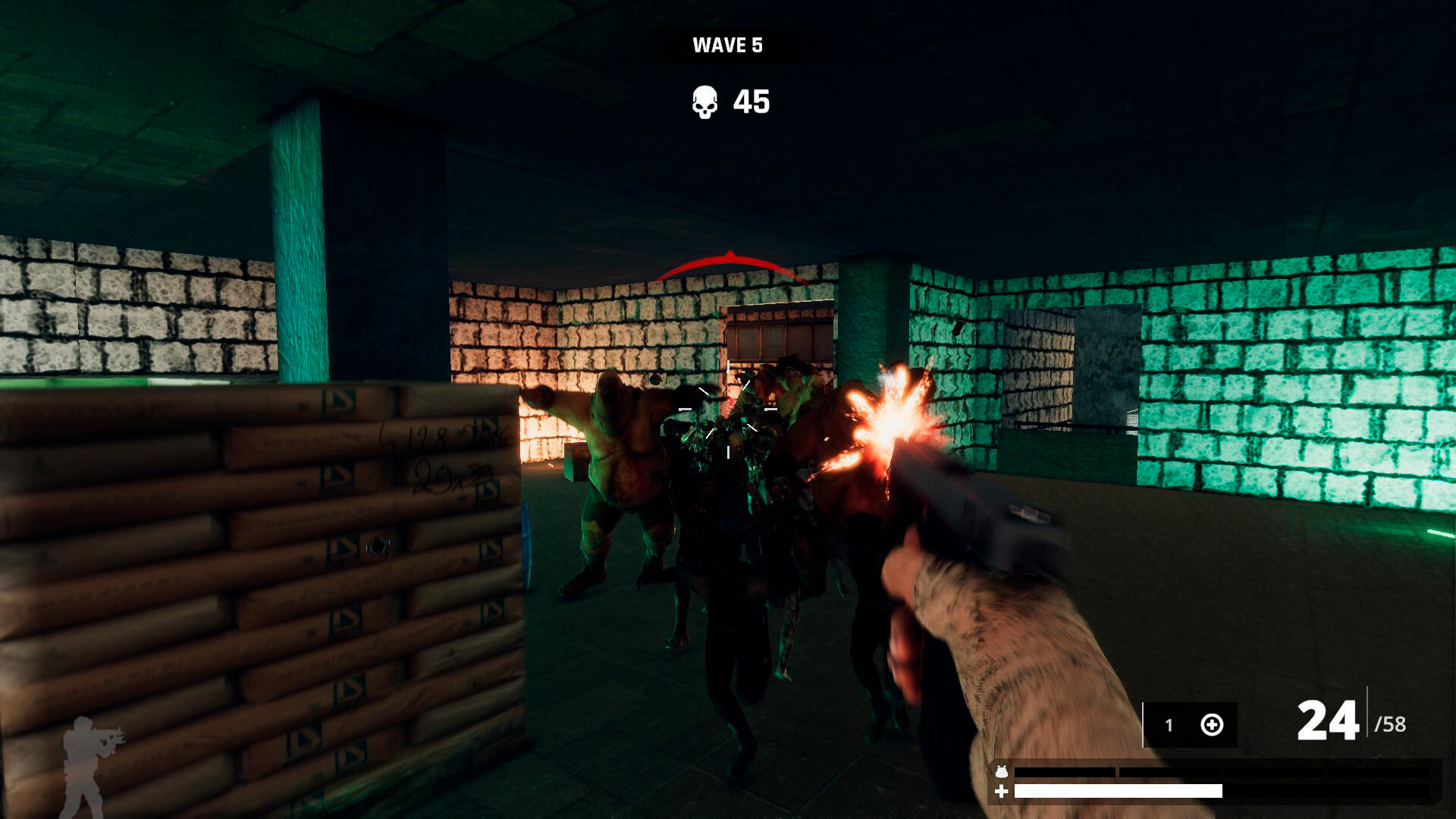The width and height of the screenshot is (1456, 819).
Task: Select the grenade plus icon
Action: [1212, 724]
